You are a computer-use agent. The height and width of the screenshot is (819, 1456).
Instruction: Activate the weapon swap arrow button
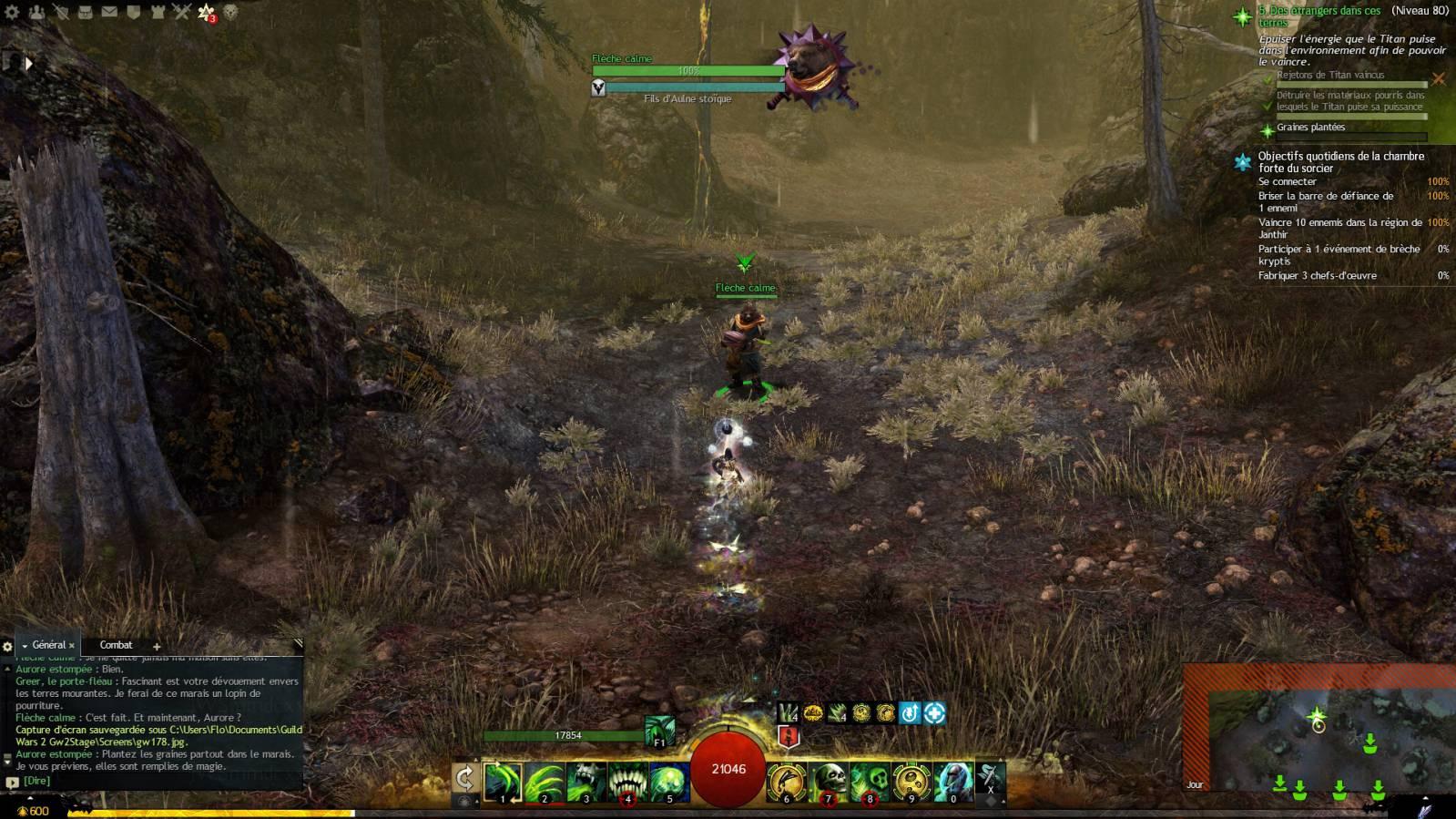pyautogui.click(x=464, y=778)
